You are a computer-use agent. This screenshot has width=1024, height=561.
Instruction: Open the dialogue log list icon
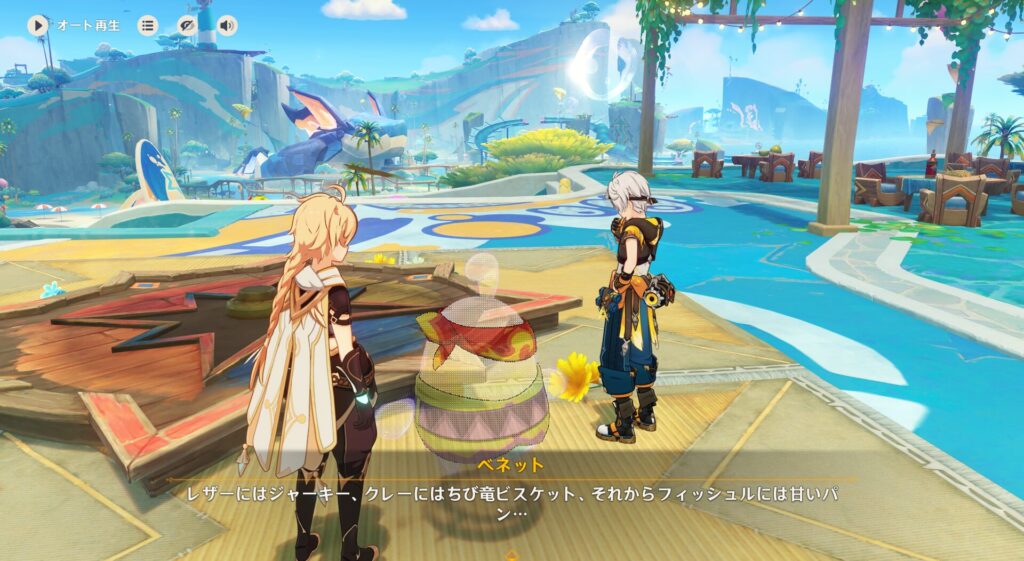148,25
